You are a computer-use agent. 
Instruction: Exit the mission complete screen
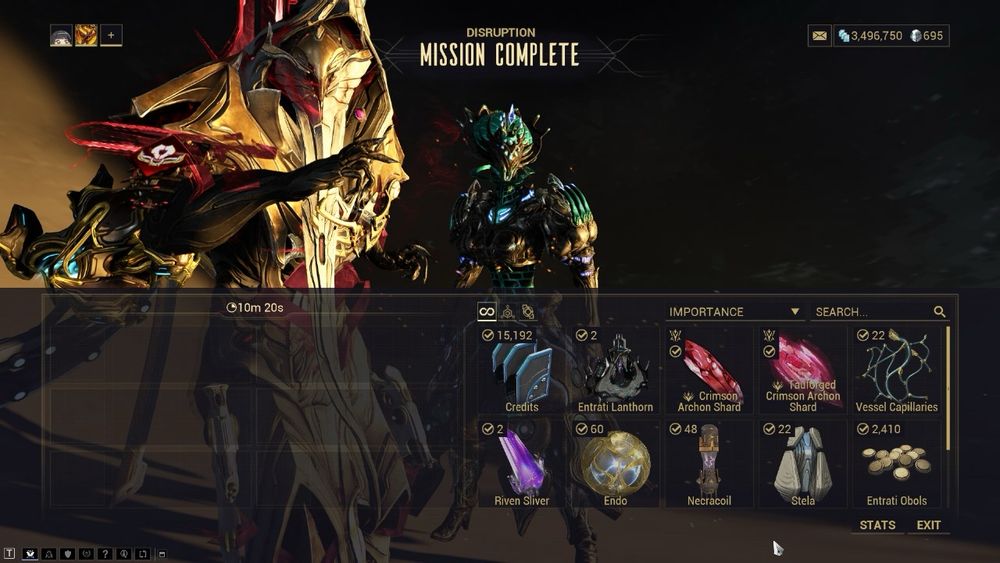pyautogui.click(x=929, y=525)
